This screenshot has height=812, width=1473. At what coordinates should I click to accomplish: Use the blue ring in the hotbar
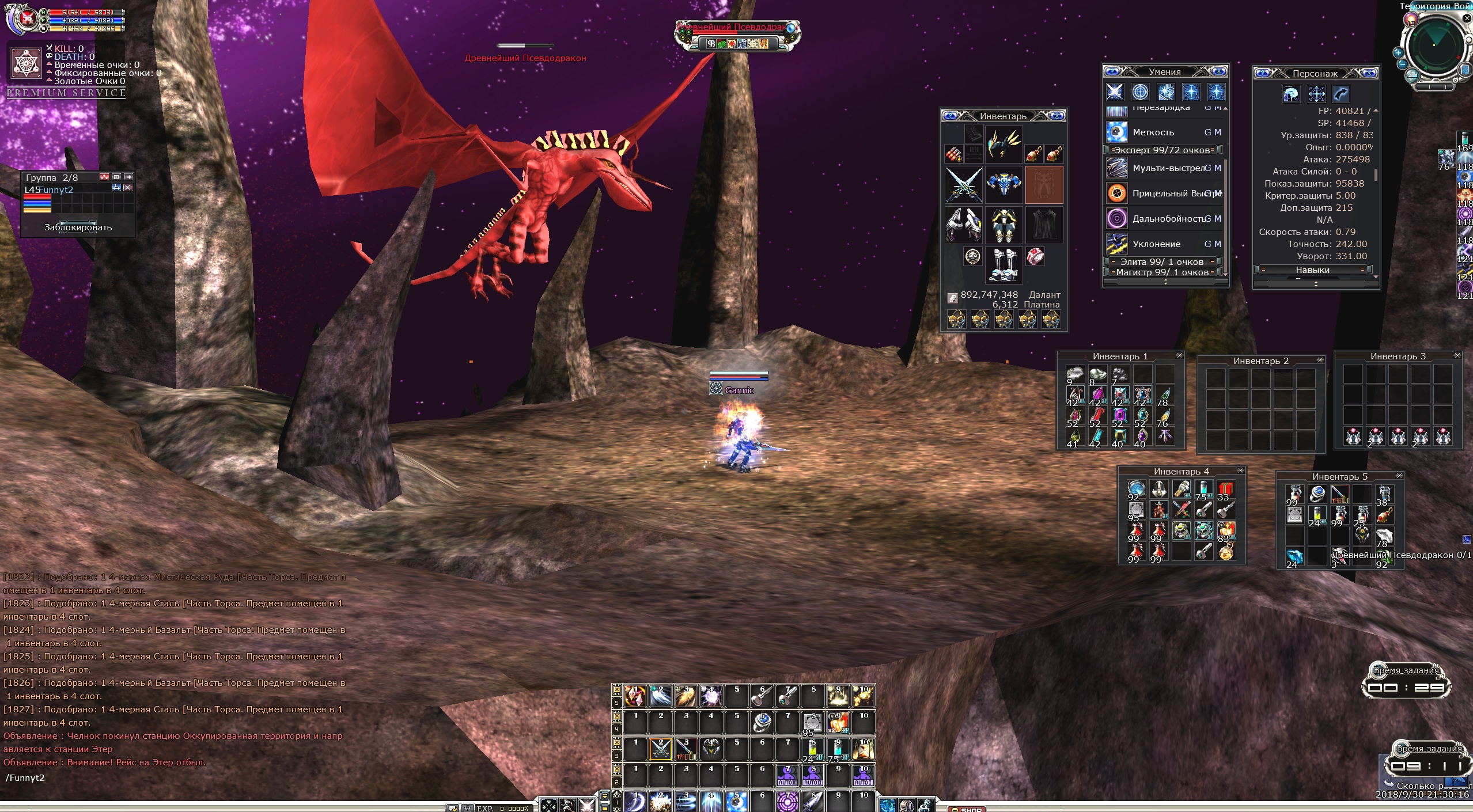(762, 722)
